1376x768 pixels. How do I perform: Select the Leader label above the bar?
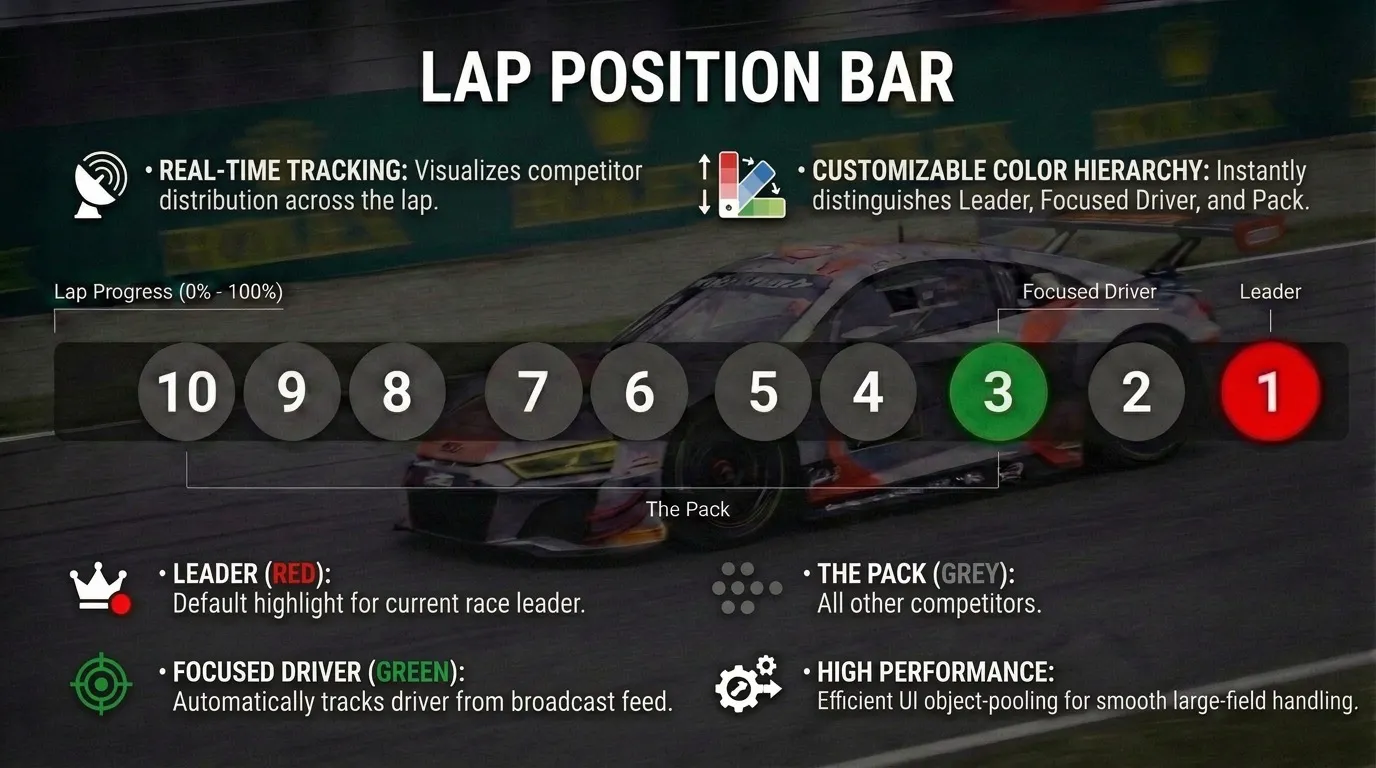pos(1269,292)
